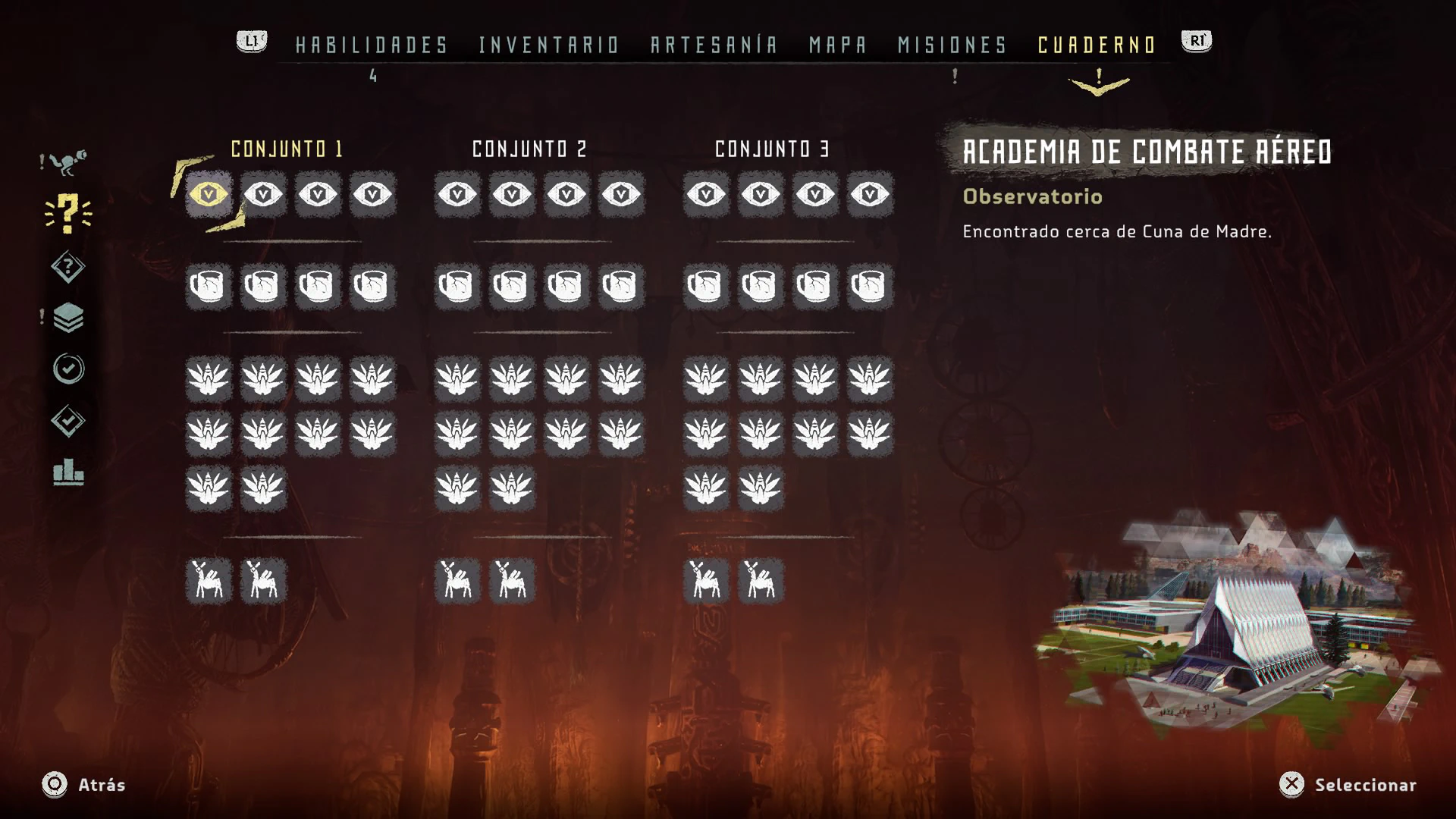
Task: Open the Inventario tab
Action: [549, 45]
